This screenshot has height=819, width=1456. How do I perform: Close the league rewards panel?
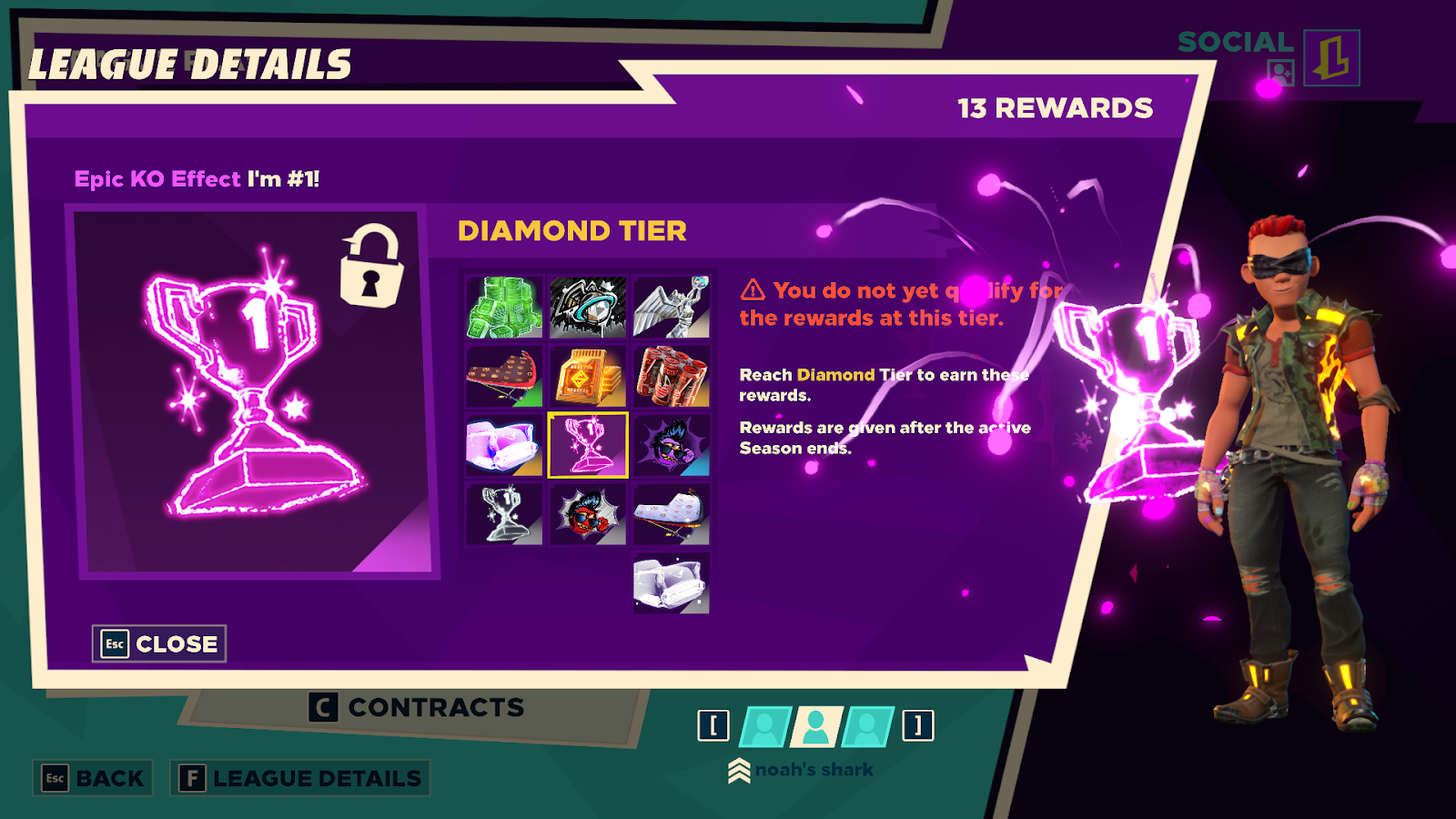[159, 644]
